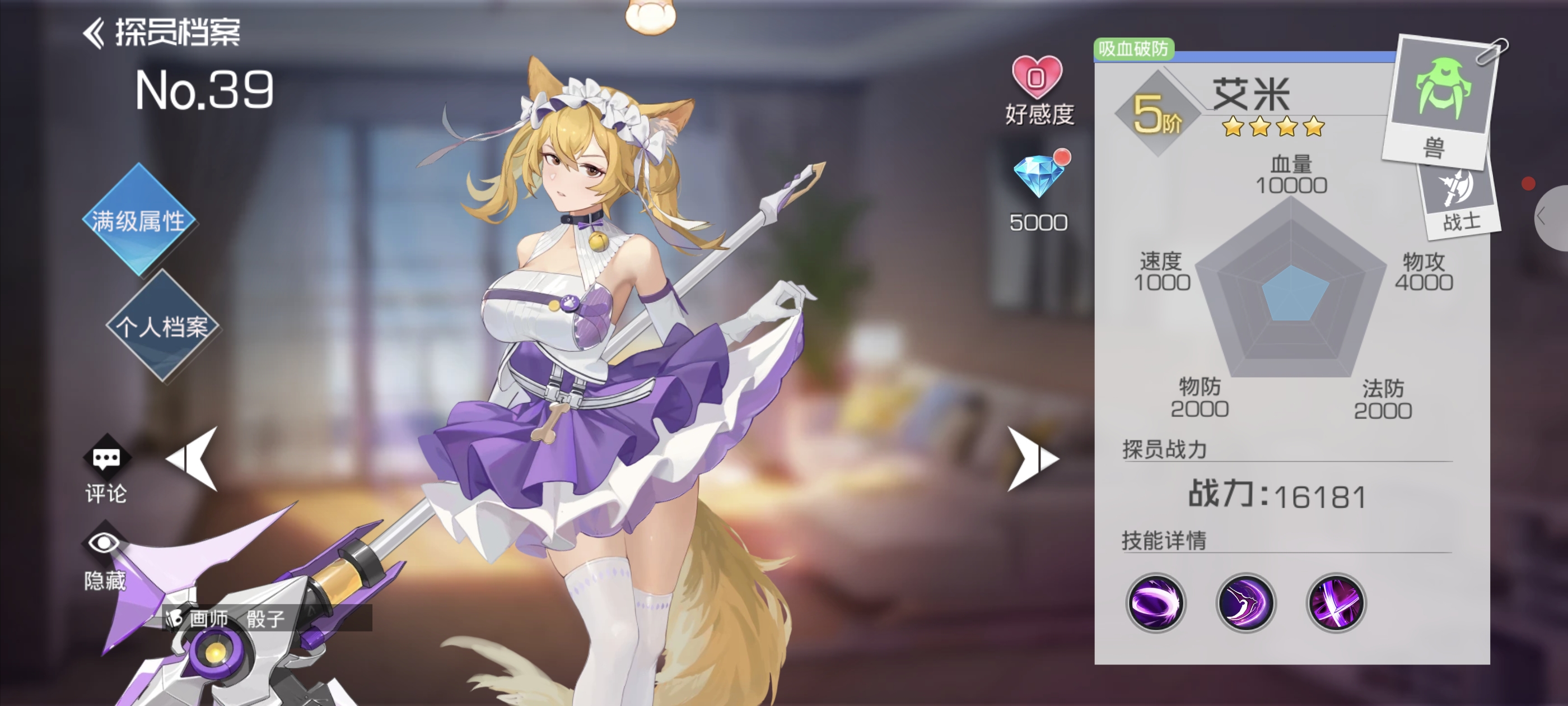The width and height of the screenshot is (1568, 706).
Task: Tap the 画师 骰子 artist label
Action: pos(236,619)
